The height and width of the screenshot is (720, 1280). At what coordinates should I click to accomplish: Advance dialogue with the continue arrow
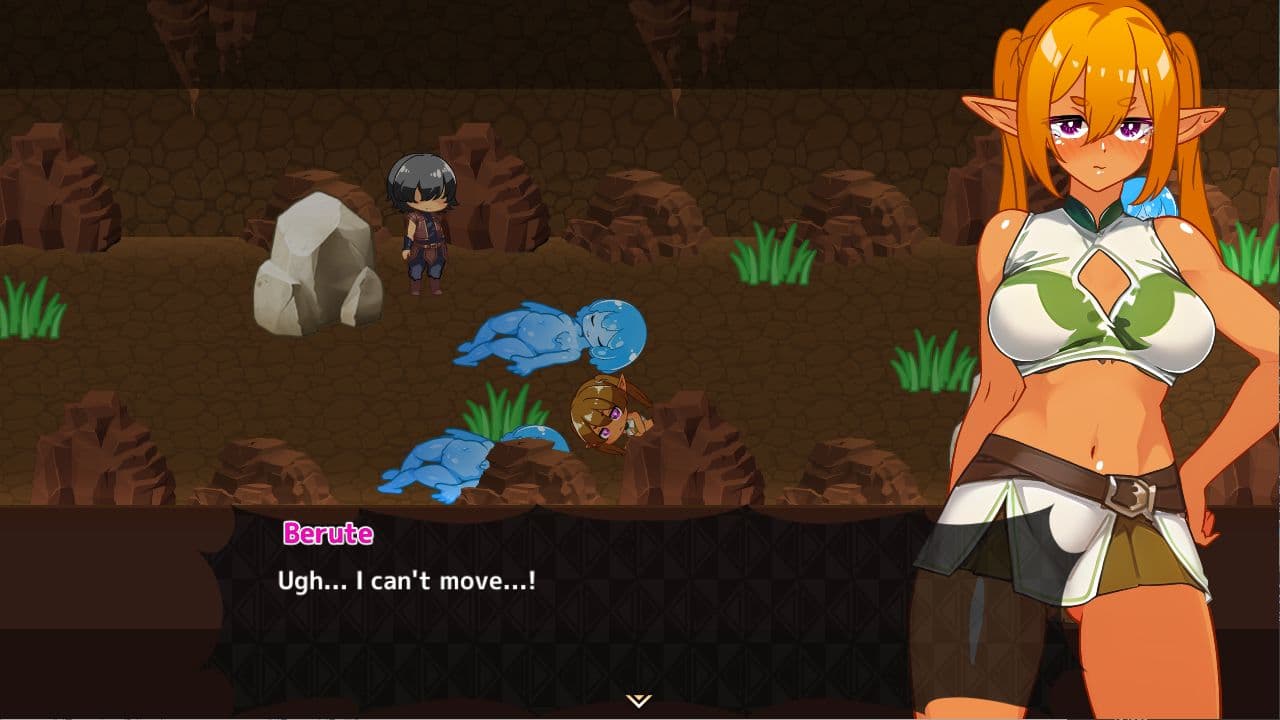click(x=639, y=700)
